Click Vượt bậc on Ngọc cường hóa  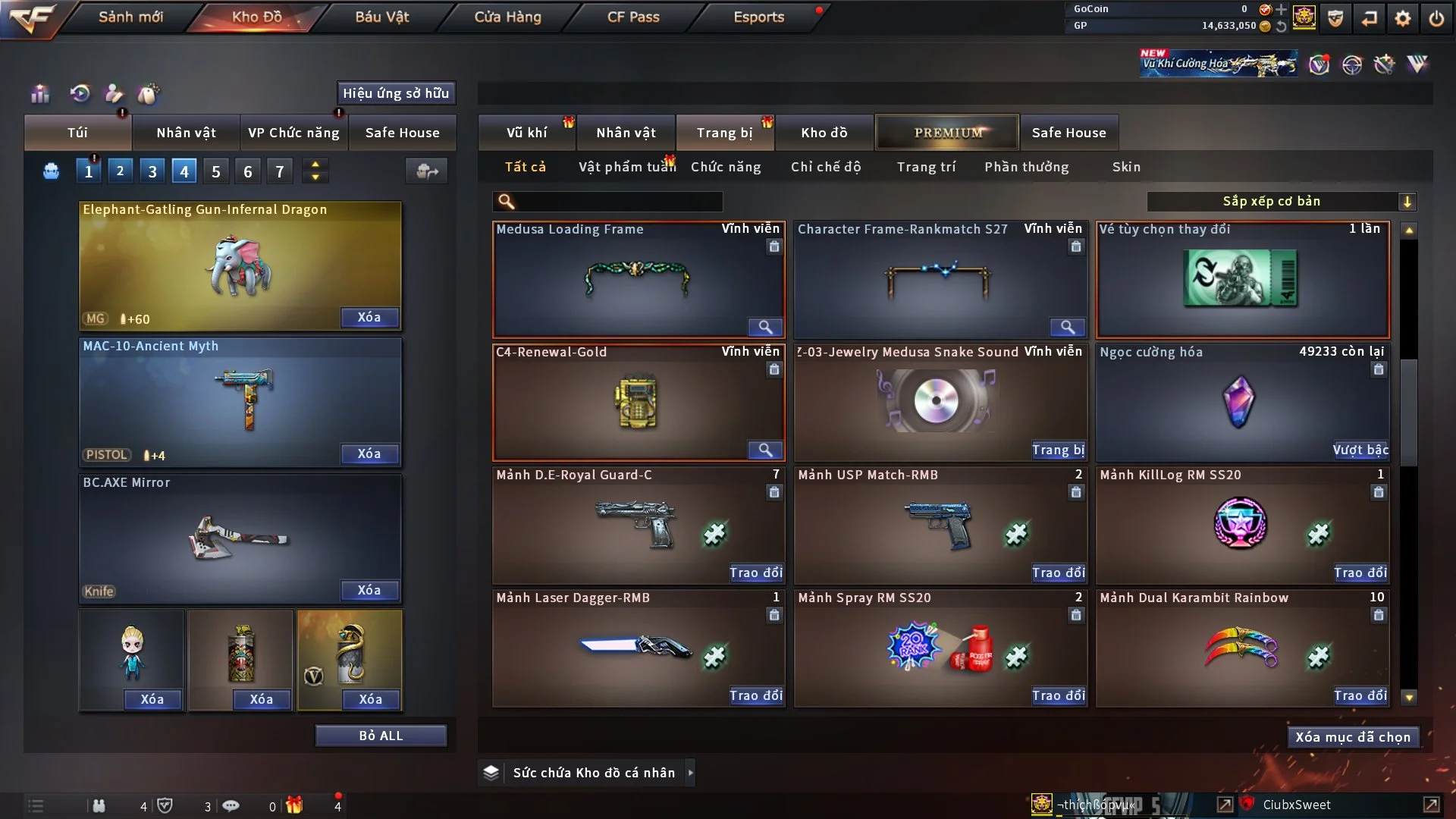coord(1360,450)
